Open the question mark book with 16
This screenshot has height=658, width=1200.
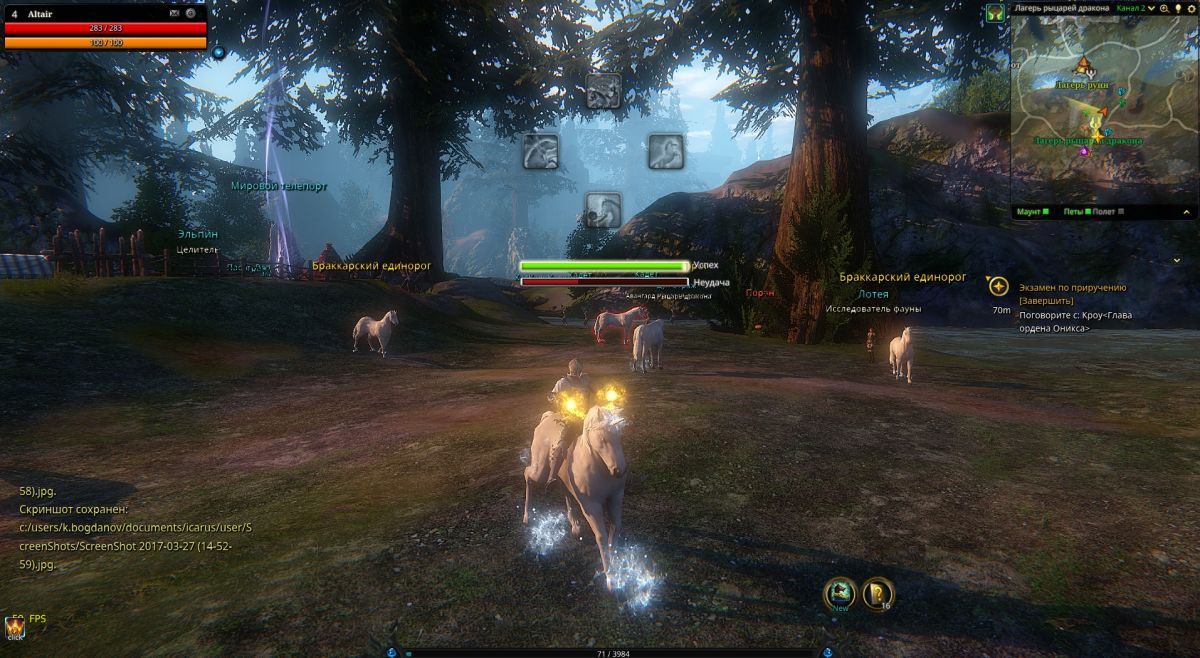tap(879, 594)
